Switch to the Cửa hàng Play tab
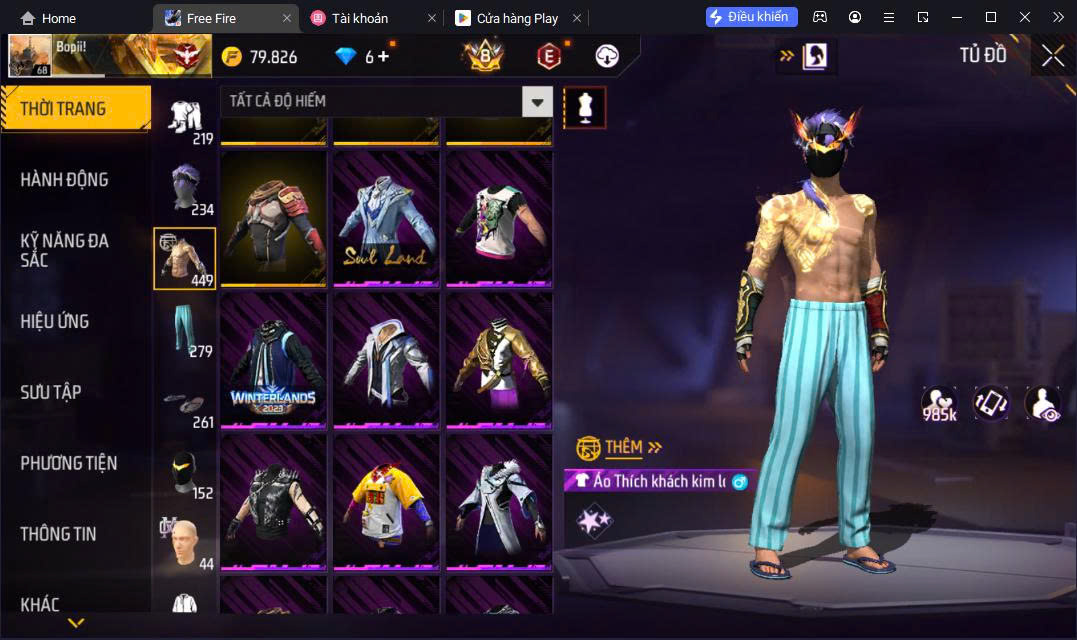Screen dimensions: 1077x640 click(517, 18)
